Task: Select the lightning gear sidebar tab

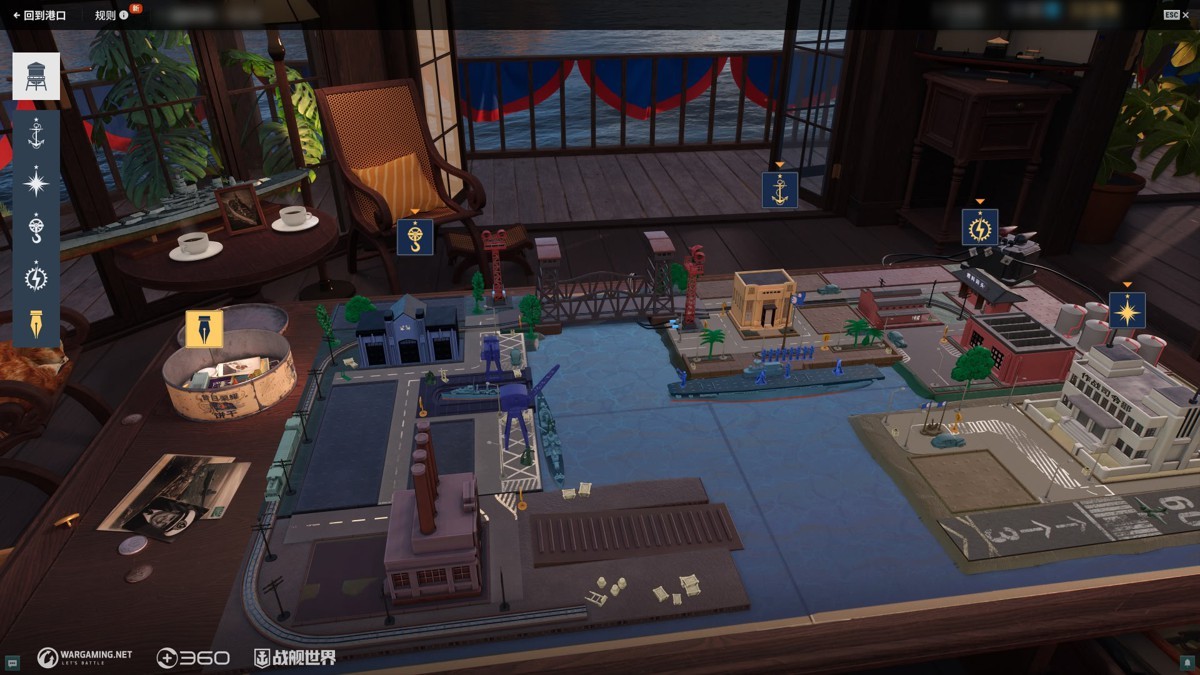Action: [x=36, y=276]
